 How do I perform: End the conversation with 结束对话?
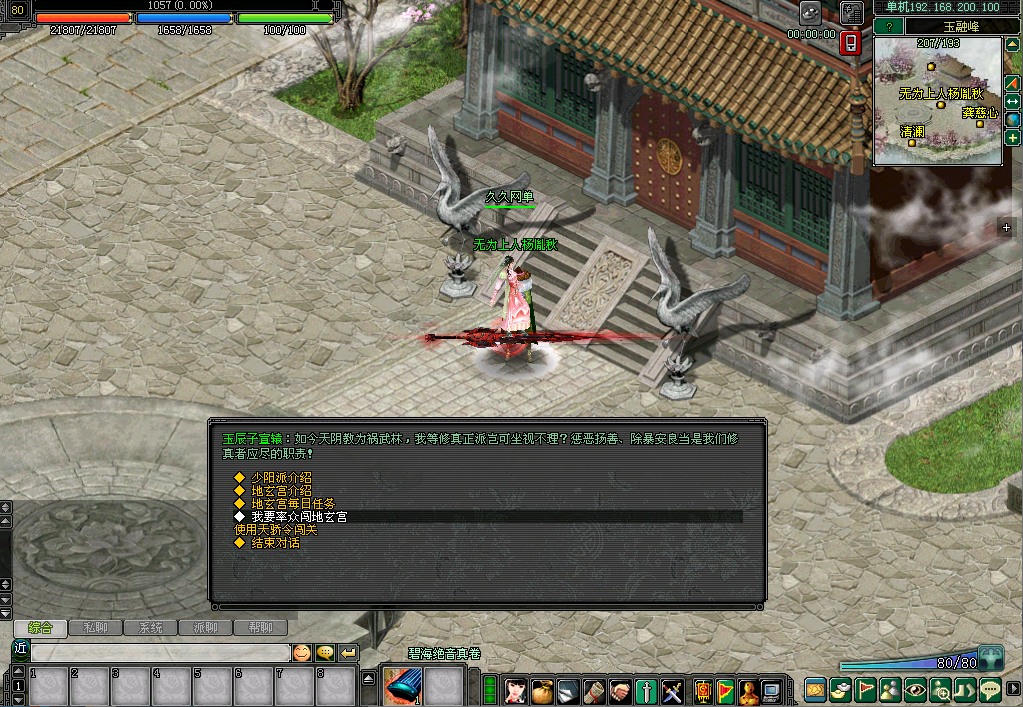274,543
